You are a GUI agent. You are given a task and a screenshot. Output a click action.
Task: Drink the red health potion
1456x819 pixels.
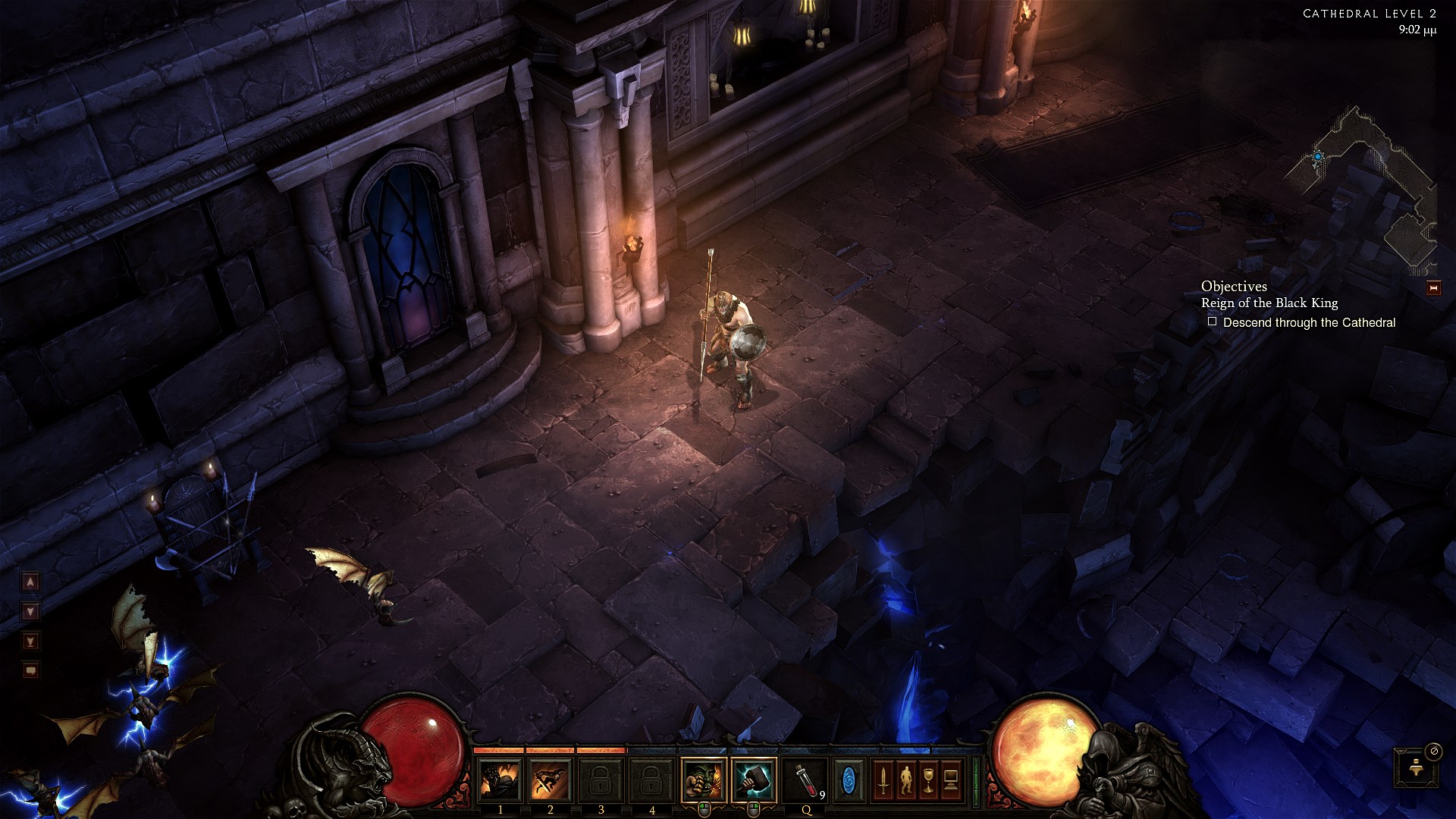805,780
